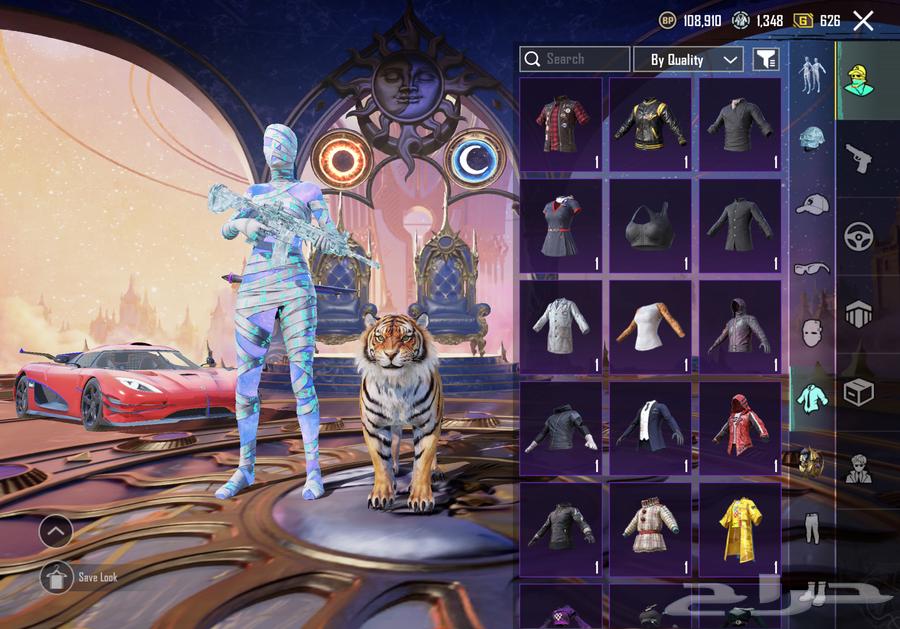Switch to the cap headwear tab

coord(811,204)
